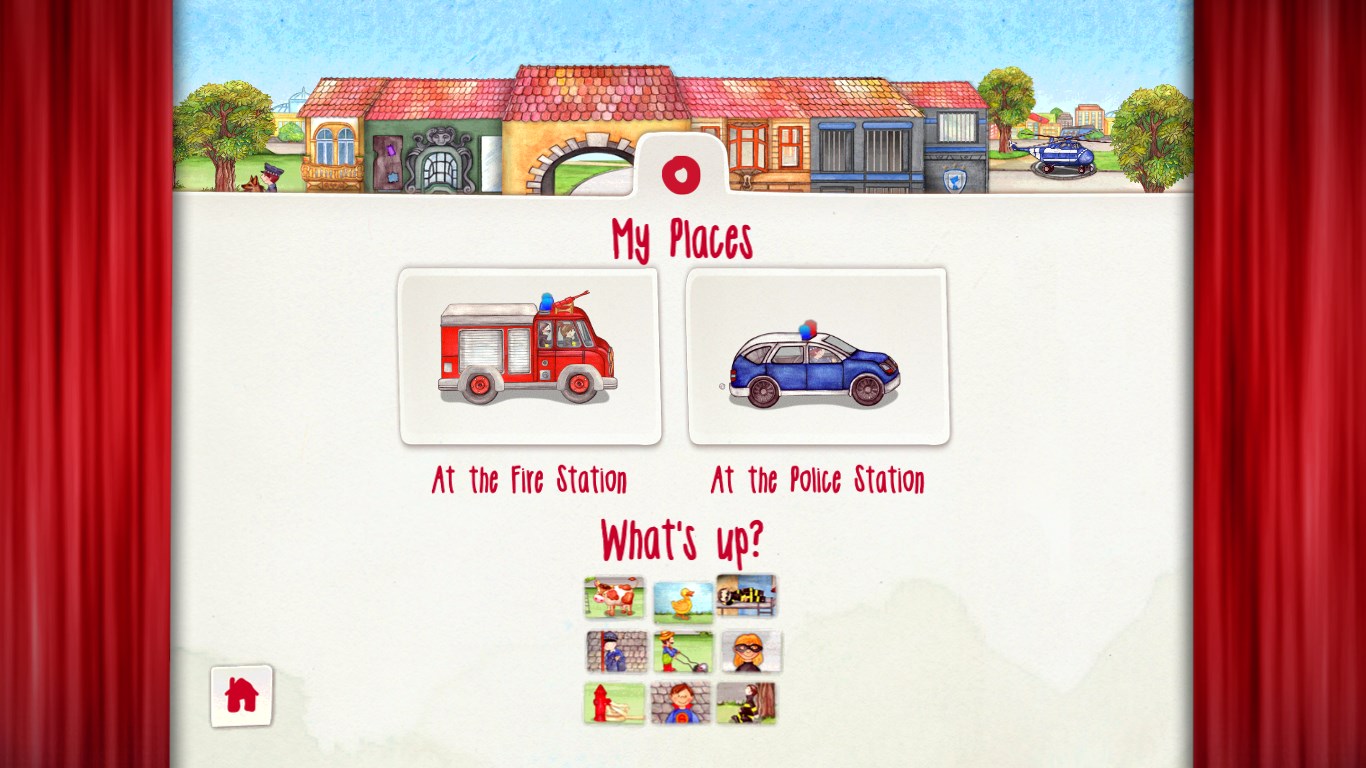Open the lawn mower man thumbnail
The width and height of the screenshot is (1366, 768).
pos(683,652)
